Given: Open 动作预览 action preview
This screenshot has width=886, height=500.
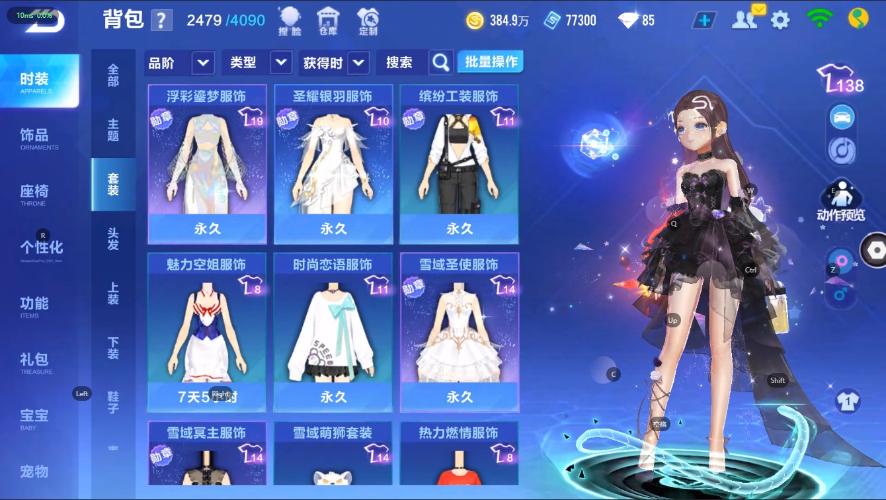Looking at the screenshot, I should tap(841, 201).
